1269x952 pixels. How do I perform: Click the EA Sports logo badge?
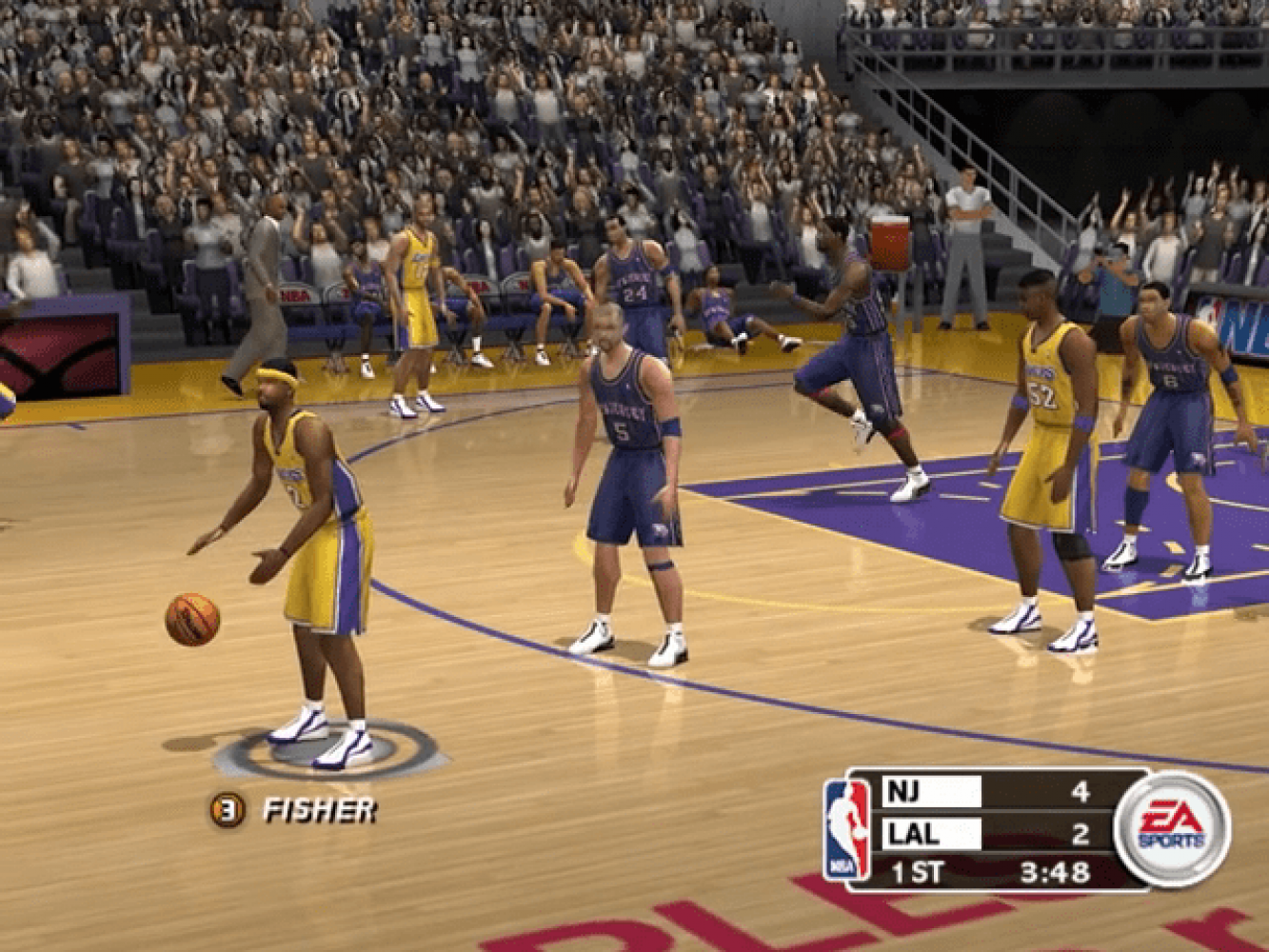[x=1172, y=828]
